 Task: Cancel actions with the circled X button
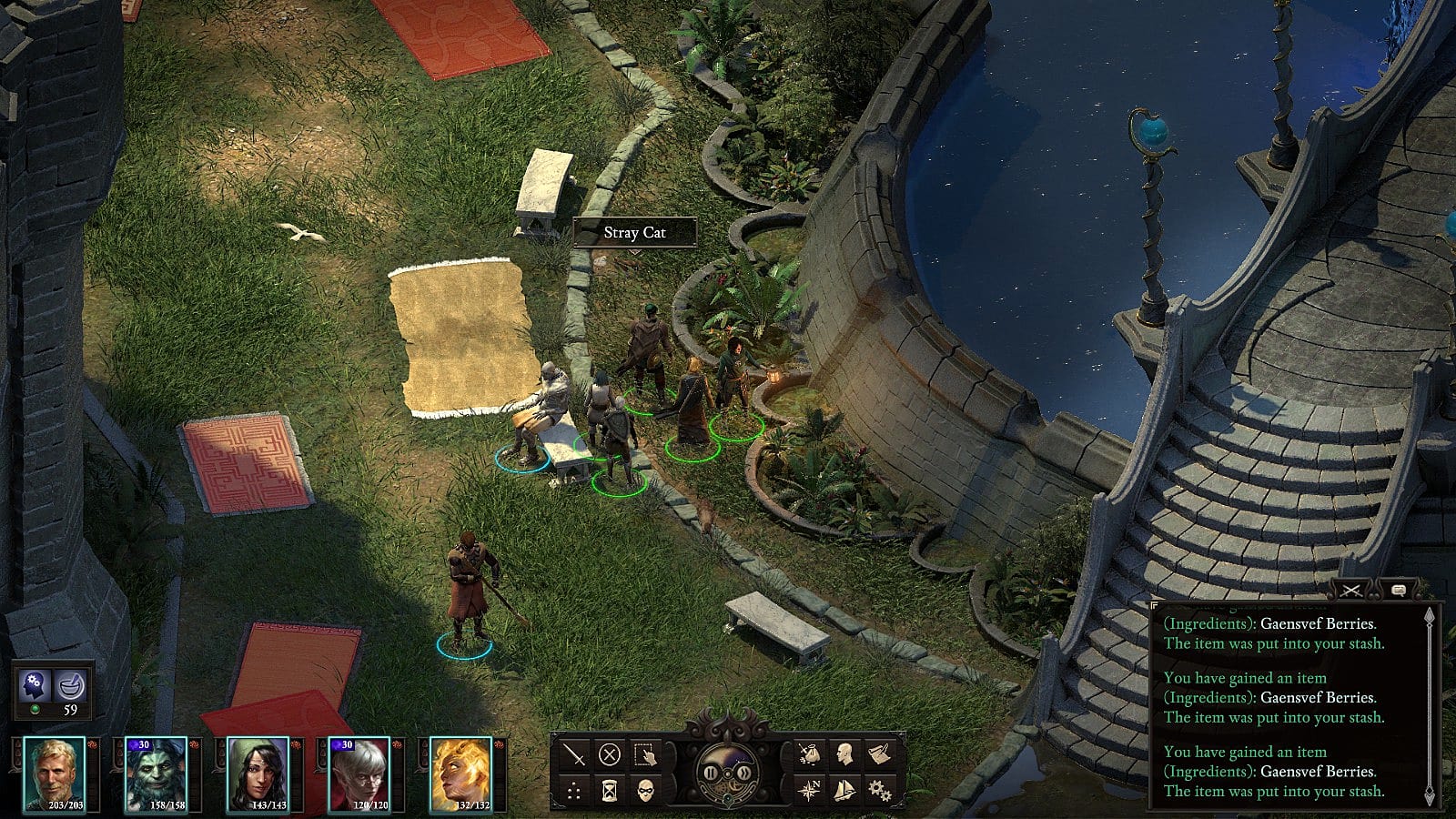610,754
